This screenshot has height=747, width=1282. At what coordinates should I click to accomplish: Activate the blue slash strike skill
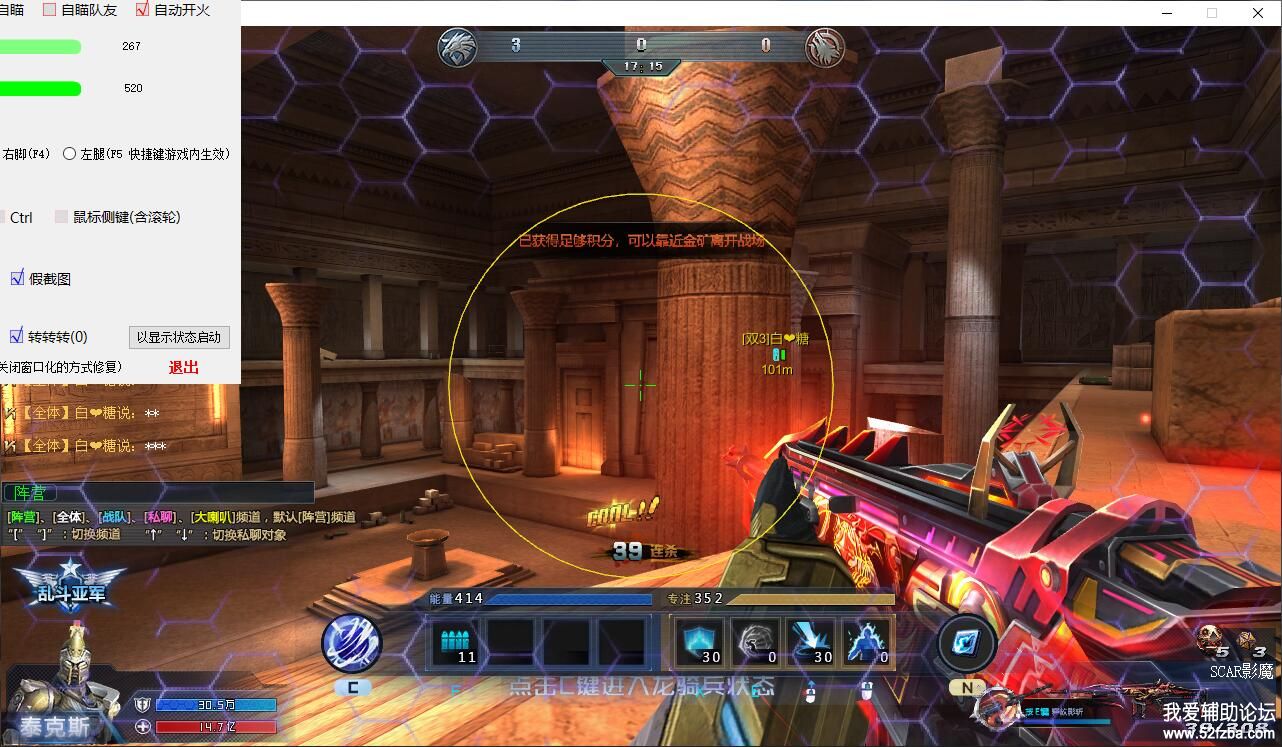810,642
